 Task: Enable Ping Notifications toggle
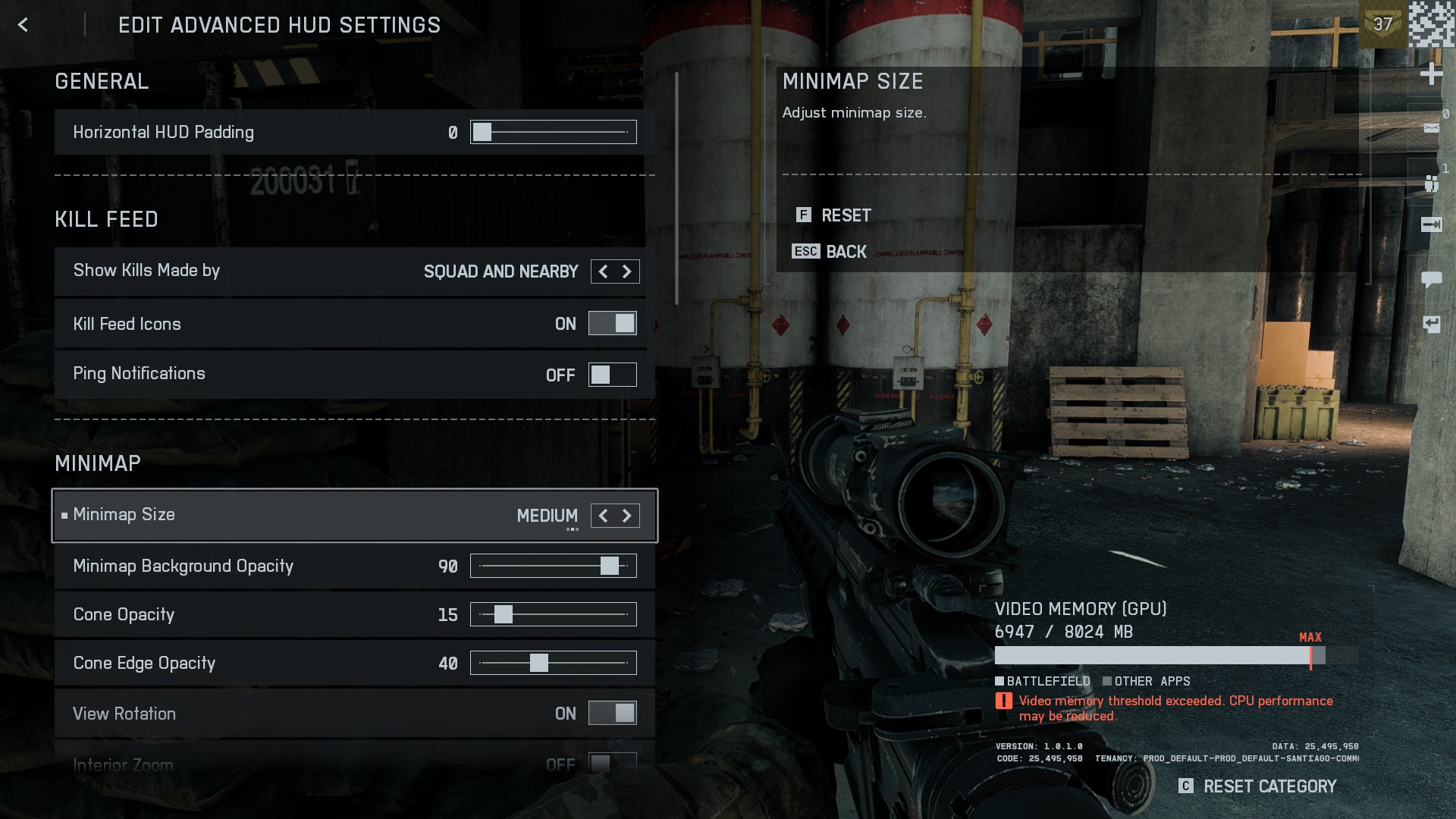(613, 375)
